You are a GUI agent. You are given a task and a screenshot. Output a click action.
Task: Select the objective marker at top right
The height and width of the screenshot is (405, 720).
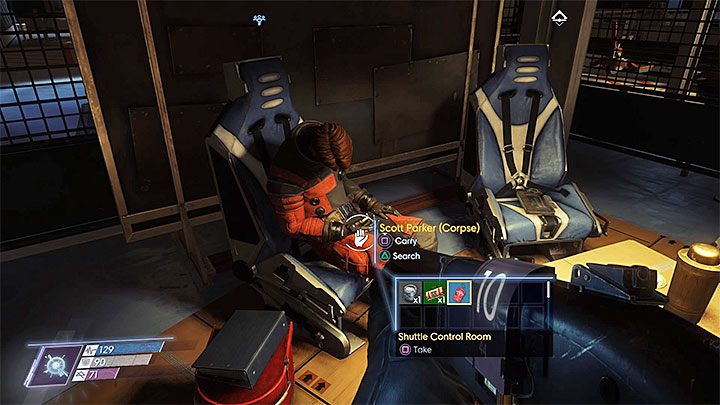tap(557, 17)
